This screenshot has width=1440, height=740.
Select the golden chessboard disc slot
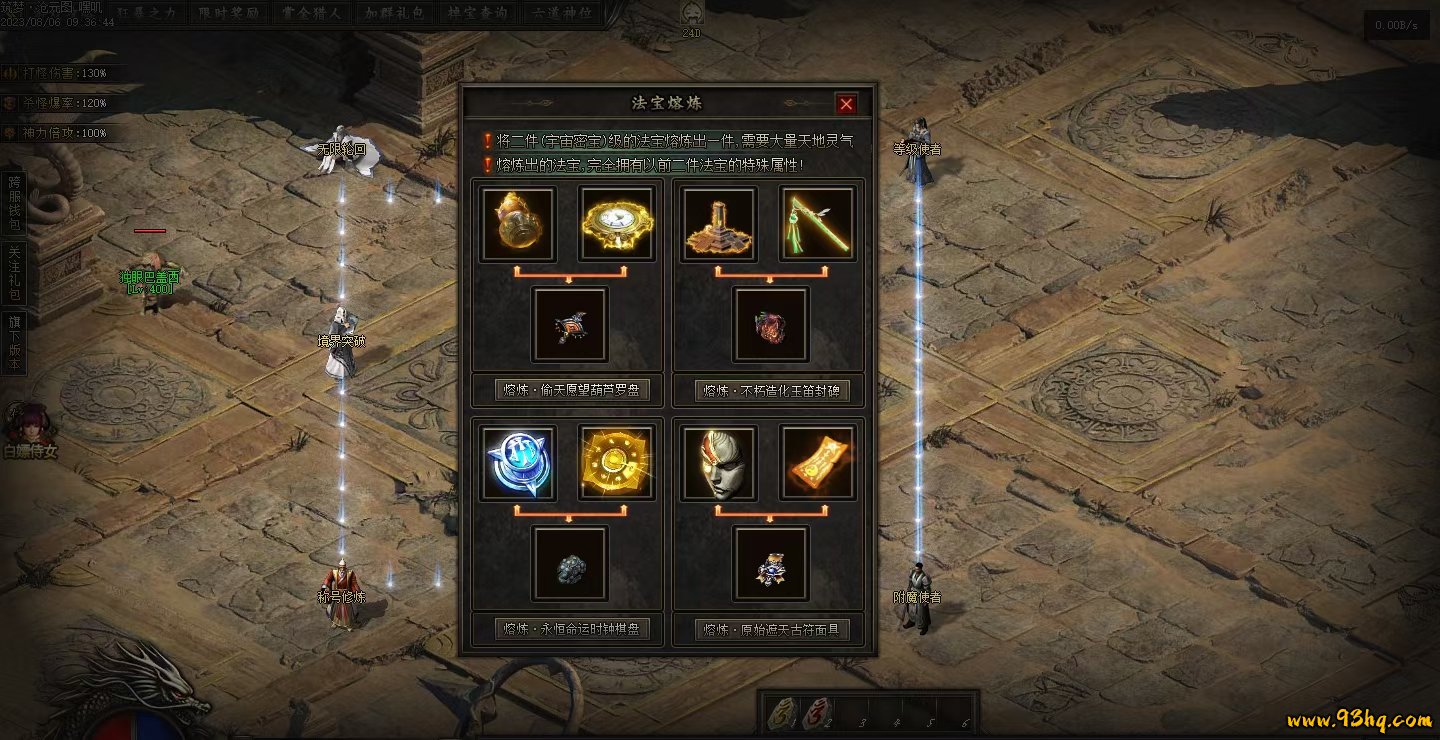(x=616, y=462)
